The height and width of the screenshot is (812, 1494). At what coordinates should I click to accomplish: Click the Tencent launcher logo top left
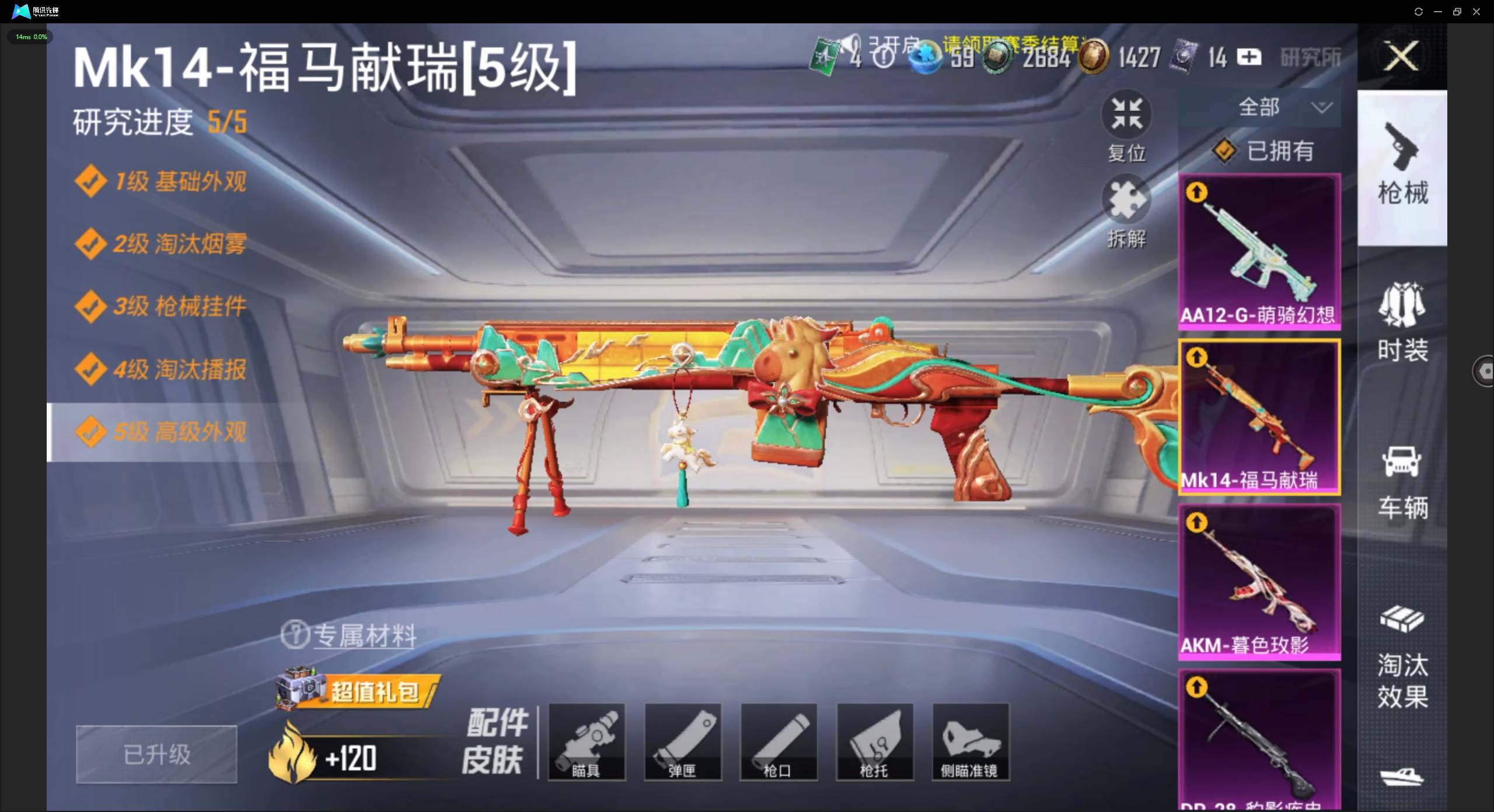[21, 10]
